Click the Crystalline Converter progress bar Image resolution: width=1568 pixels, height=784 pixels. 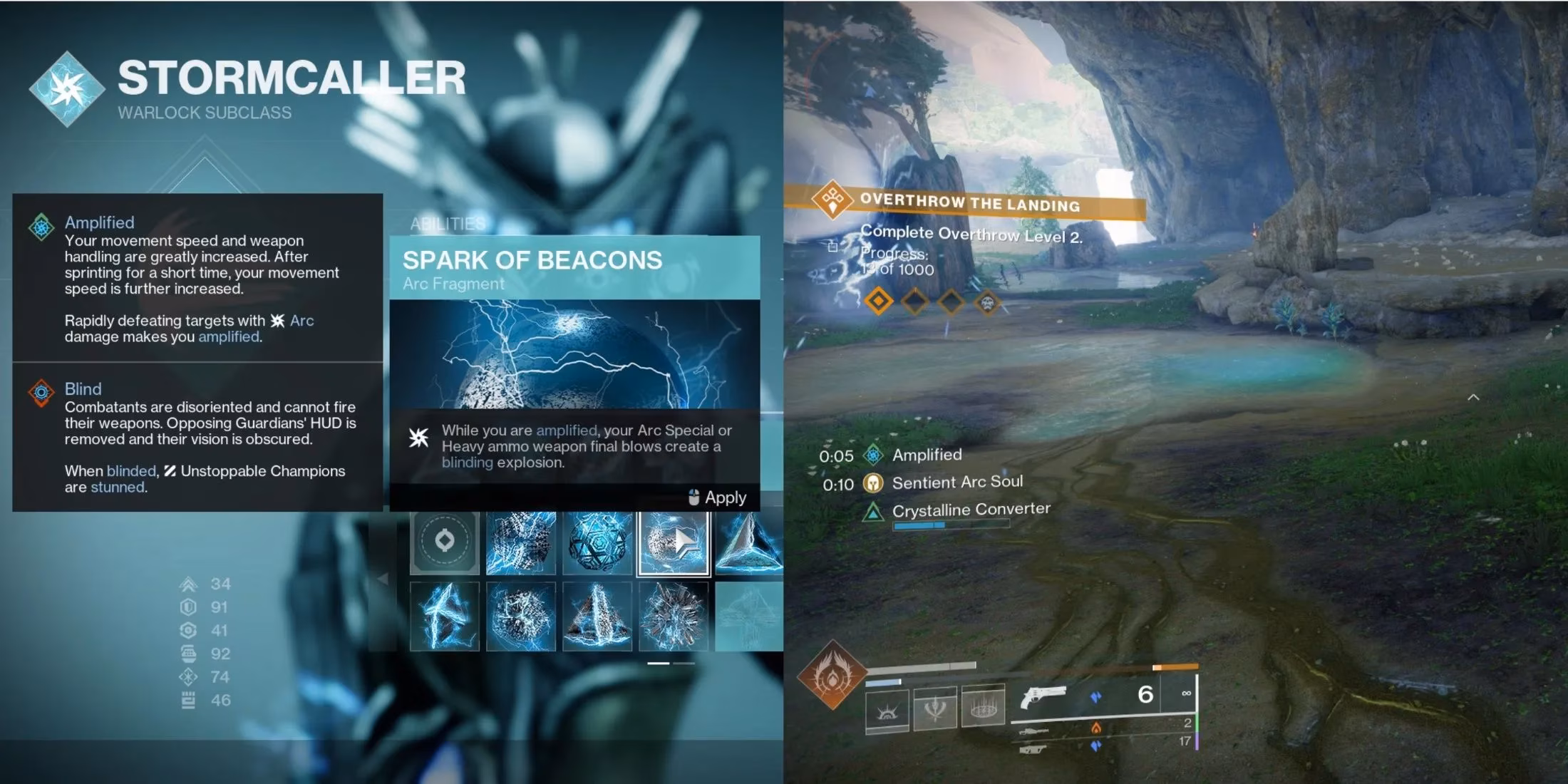951,525
